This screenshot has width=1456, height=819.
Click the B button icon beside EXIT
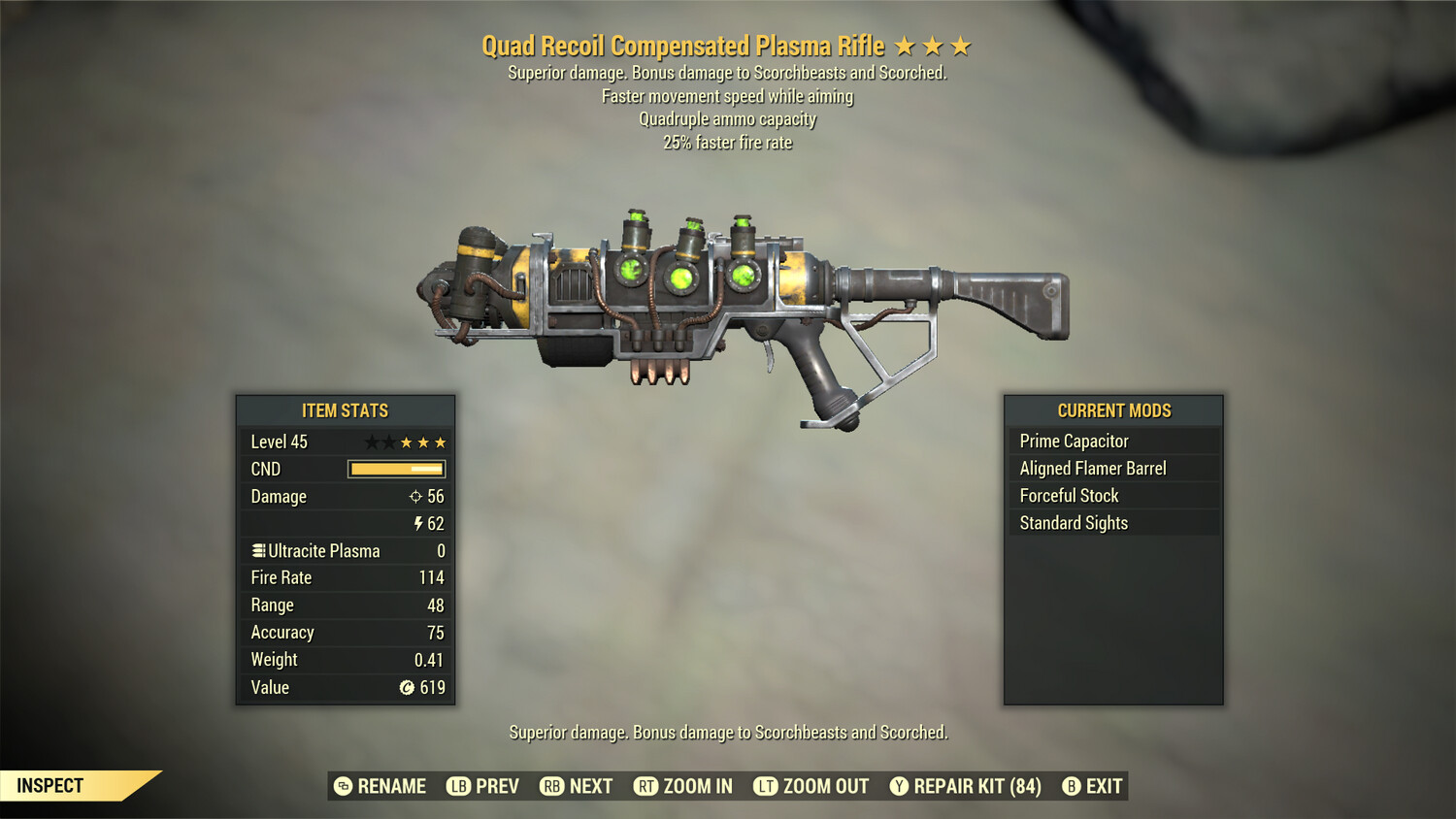coord(1071,786)
